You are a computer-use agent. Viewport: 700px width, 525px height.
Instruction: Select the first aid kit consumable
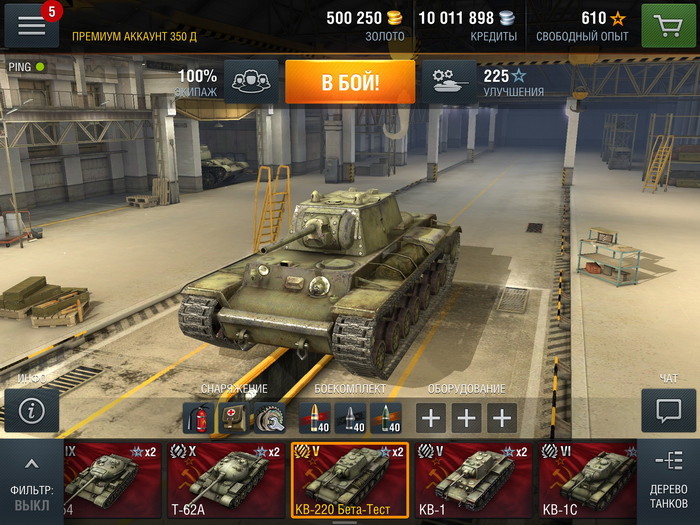pyautogui.click(x=233, y=417)
